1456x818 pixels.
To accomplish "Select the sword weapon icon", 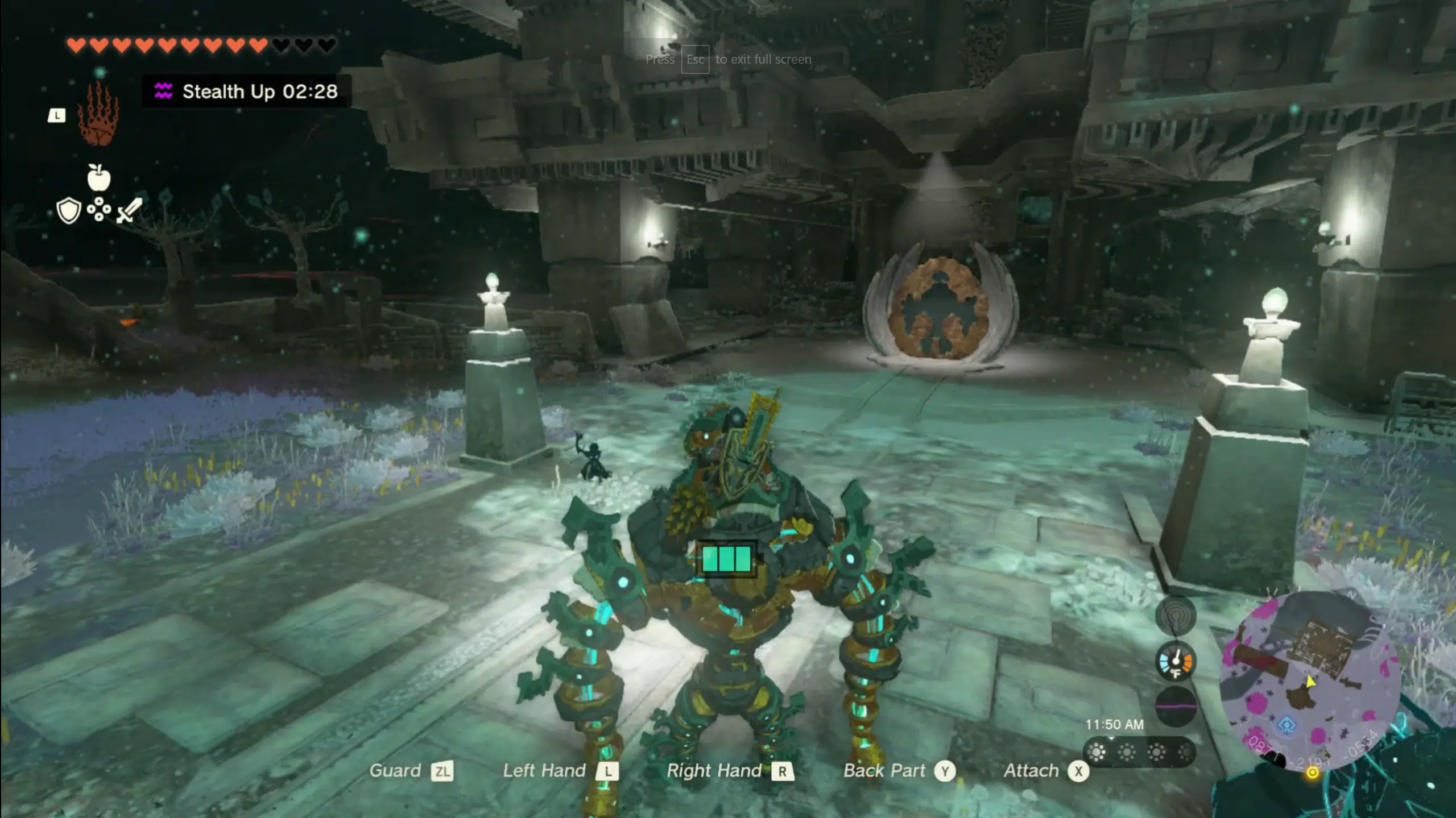I will pyautogui.click(x=129, y=210).
